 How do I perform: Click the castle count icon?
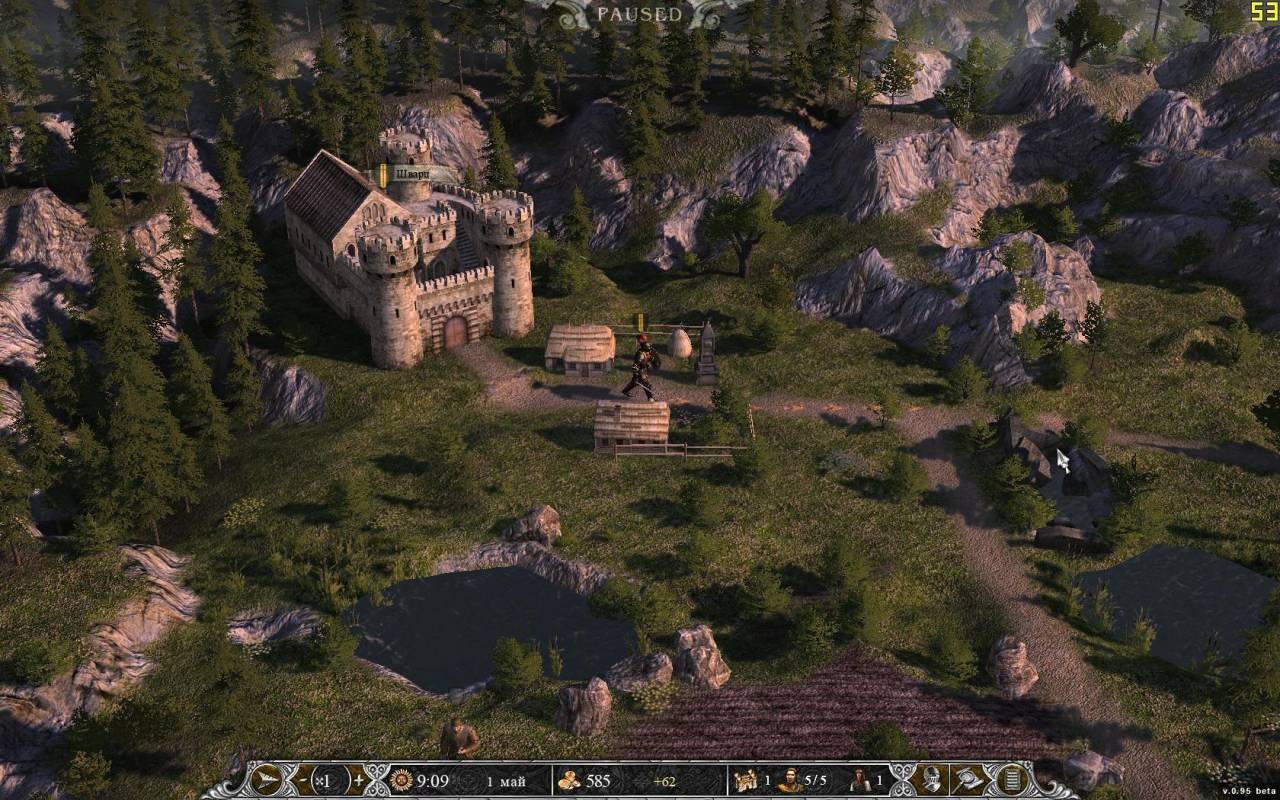point(743,781)
